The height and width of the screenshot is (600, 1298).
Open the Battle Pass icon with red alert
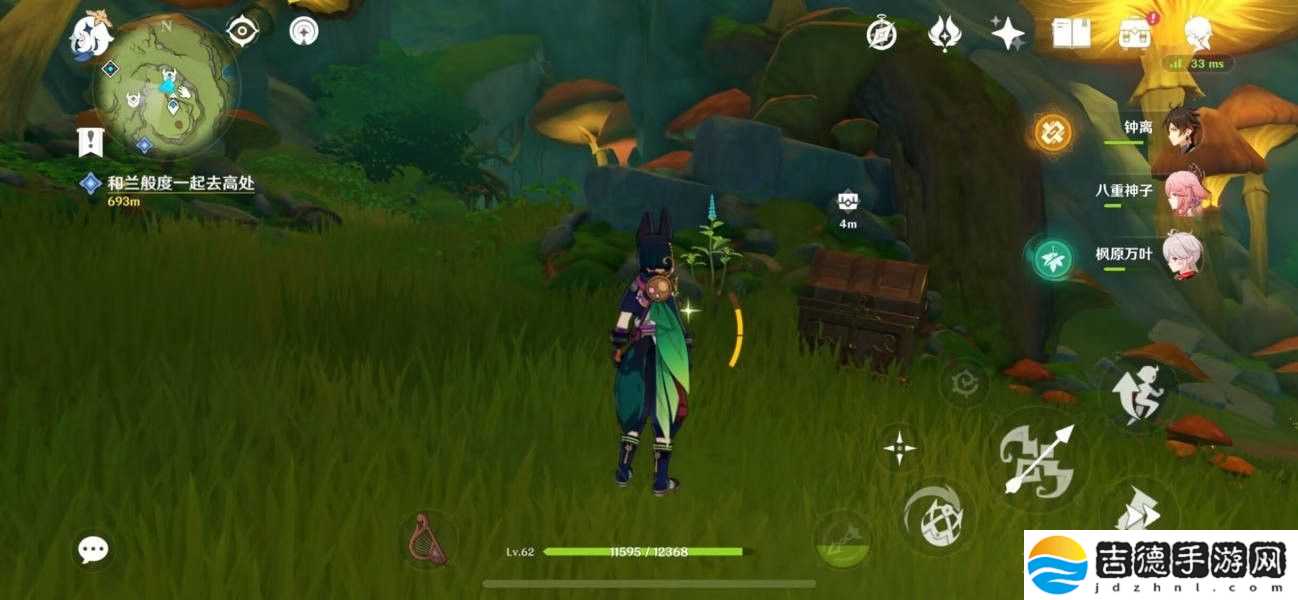[x=1135, y=34]
